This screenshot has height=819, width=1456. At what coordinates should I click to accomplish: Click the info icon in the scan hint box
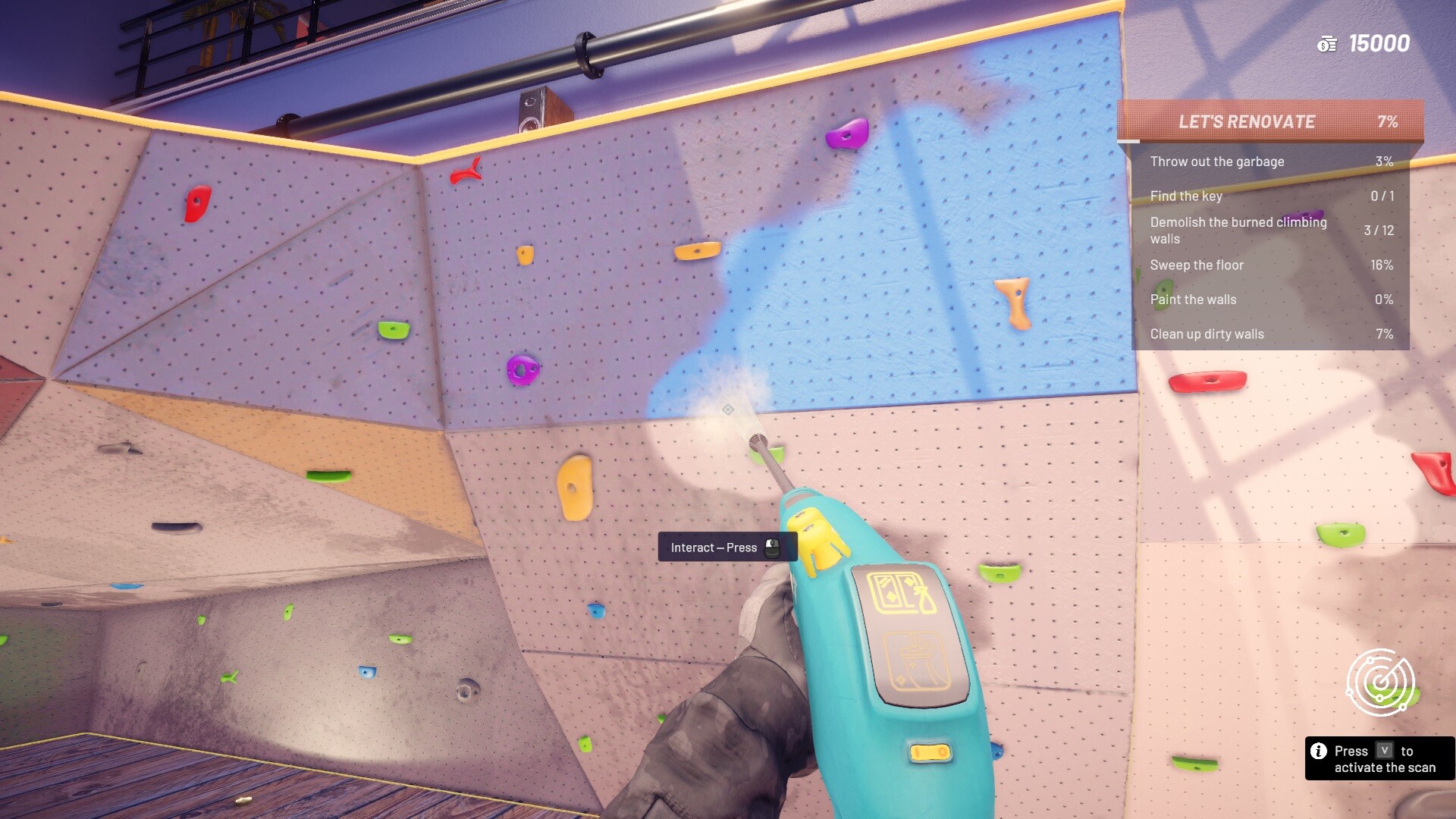pyautogui.click(x=1319, y=751)
